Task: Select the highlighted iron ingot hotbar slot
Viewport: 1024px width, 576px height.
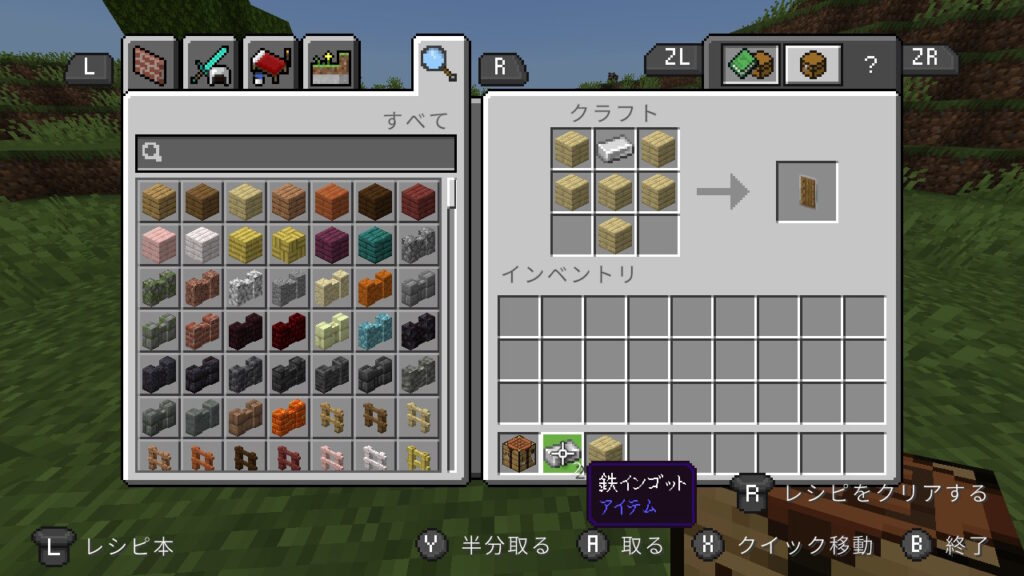Action: click(562, 453)
